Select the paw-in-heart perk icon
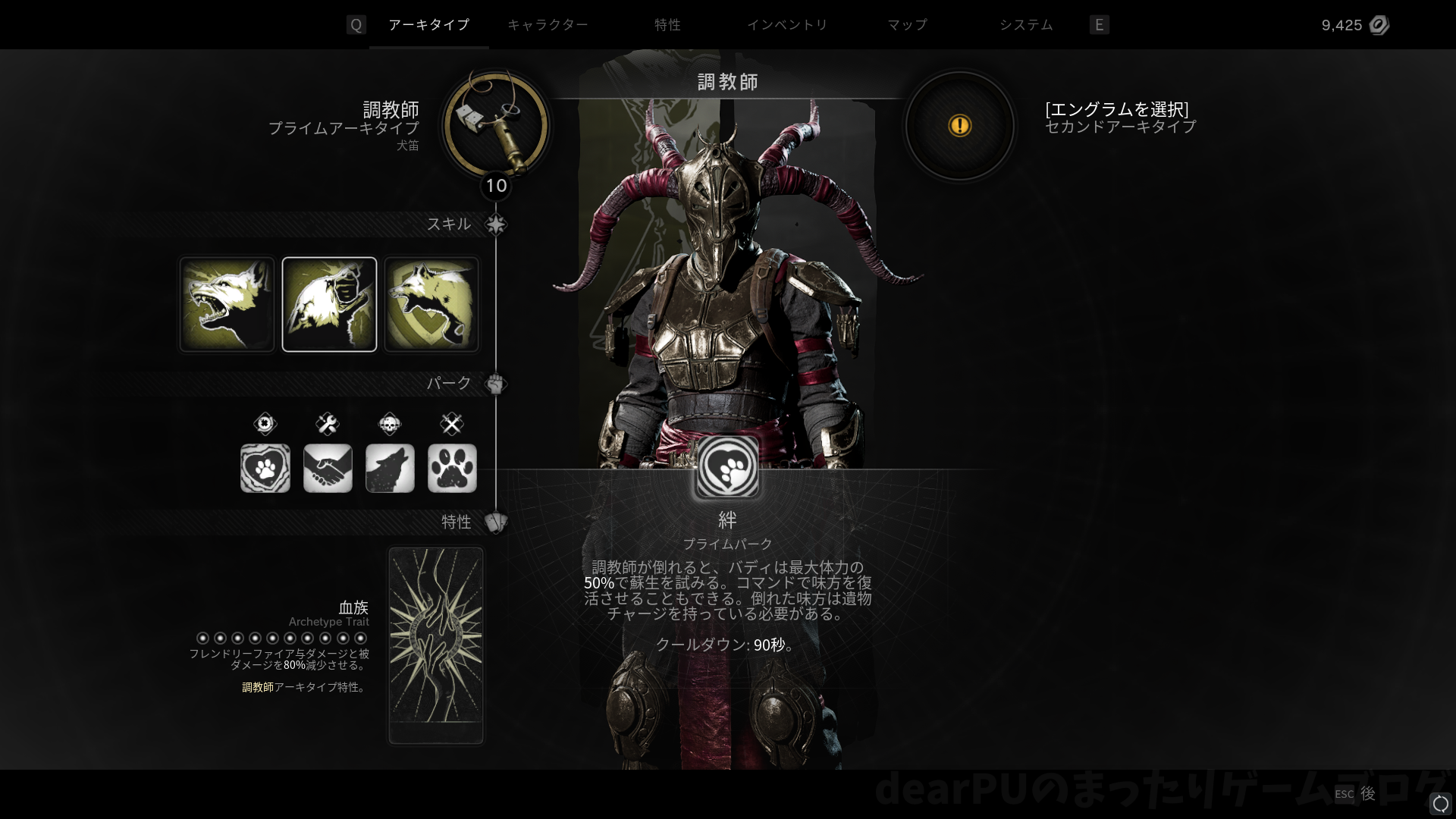Image resolution: width=1456 pixels, height=819 pixels. (x=265, y=468)
